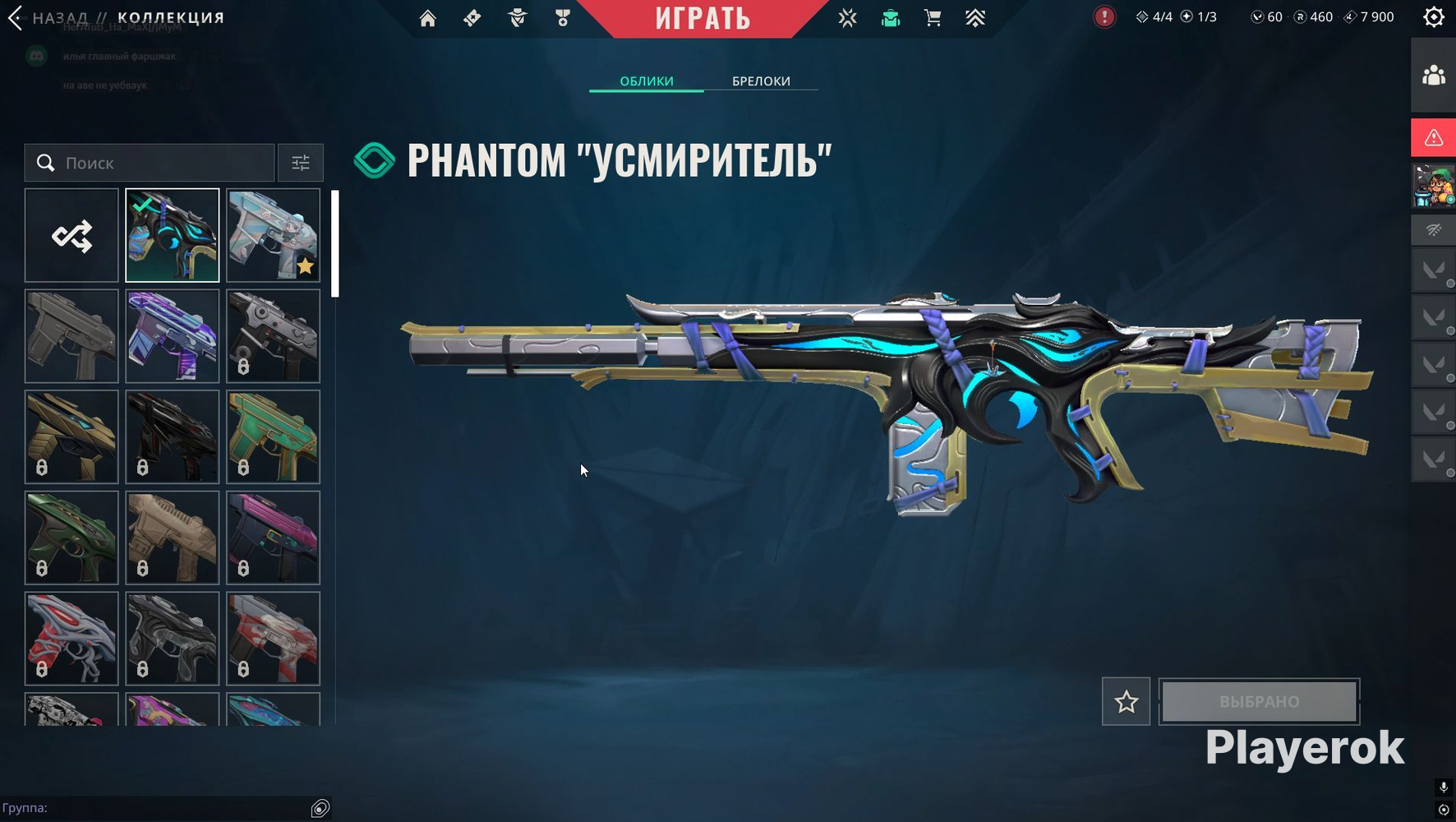
Task: Start a match with the ИГРАТЬ button
Action: pos(703,18)
